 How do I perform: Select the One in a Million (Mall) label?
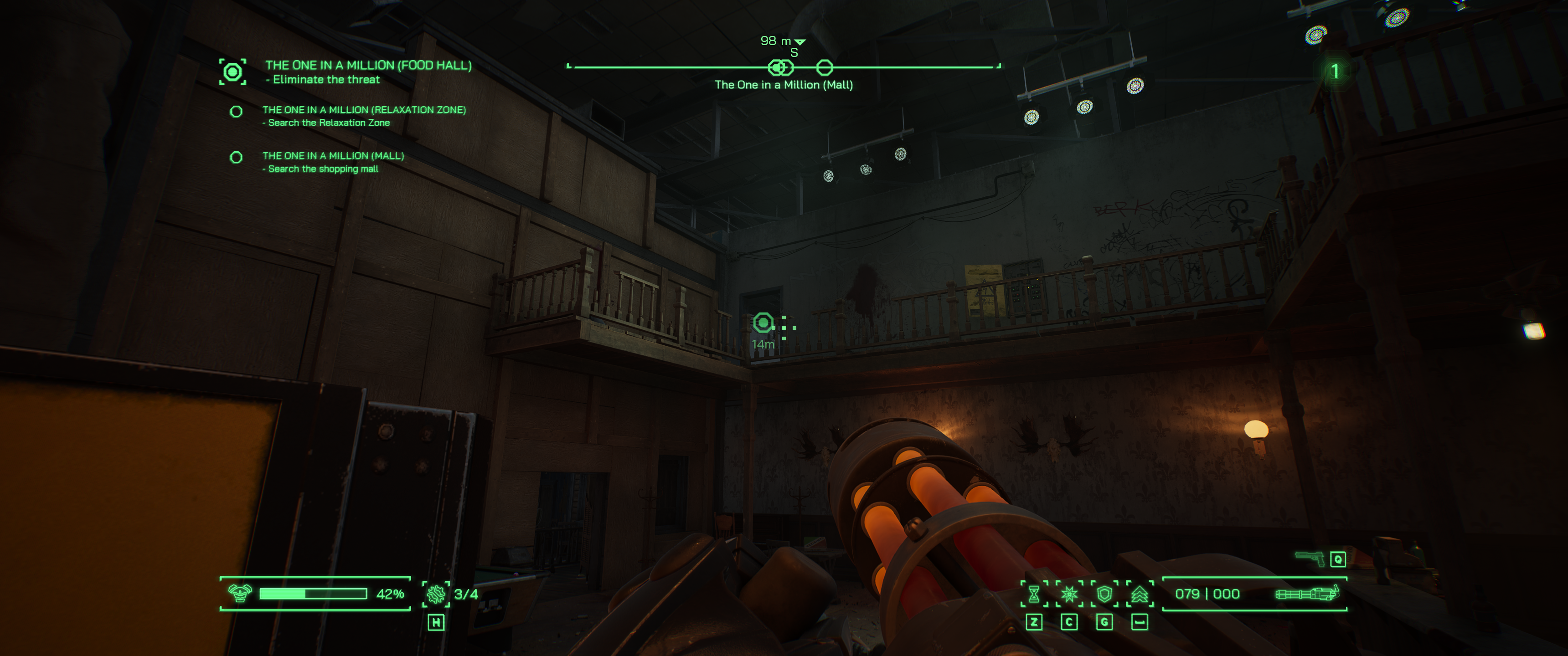pos(784,84)
